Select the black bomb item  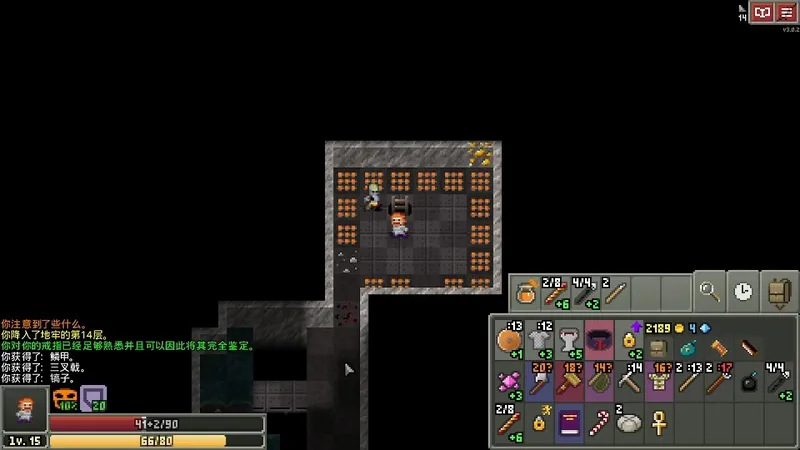[x=750, y=383]
